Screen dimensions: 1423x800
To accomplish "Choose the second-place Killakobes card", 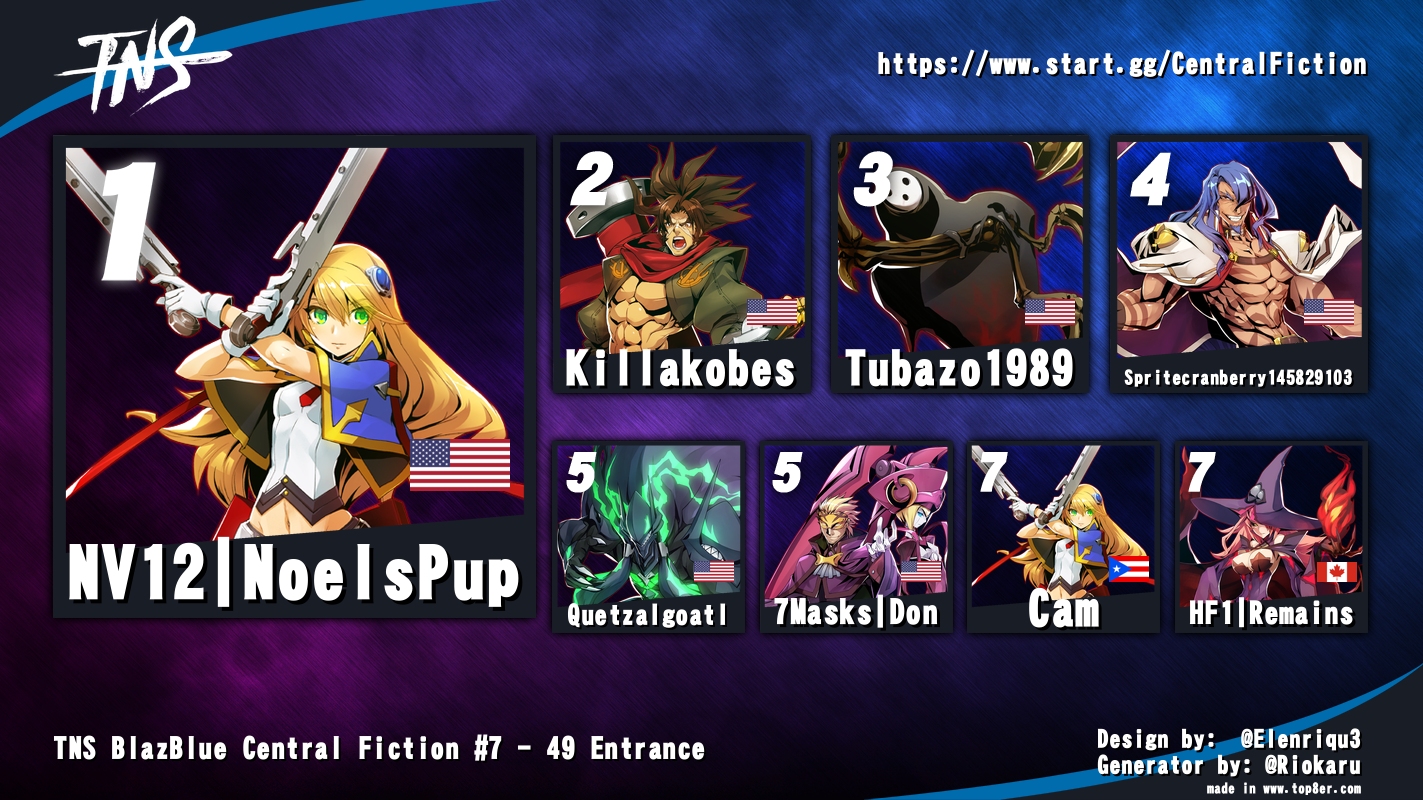I will tap(681, 265).
